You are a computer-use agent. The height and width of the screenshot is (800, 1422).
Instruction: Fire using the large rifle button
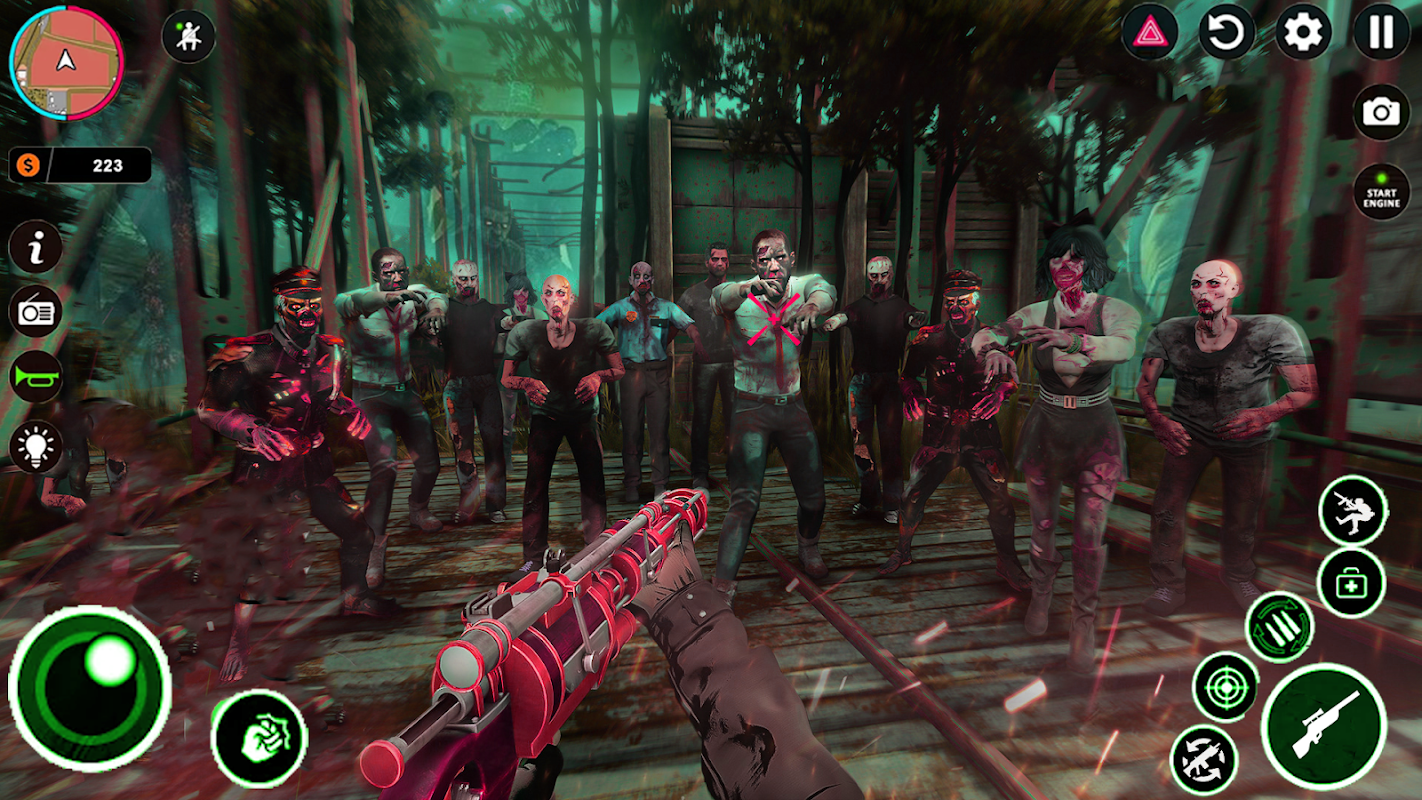[1324, 727]
